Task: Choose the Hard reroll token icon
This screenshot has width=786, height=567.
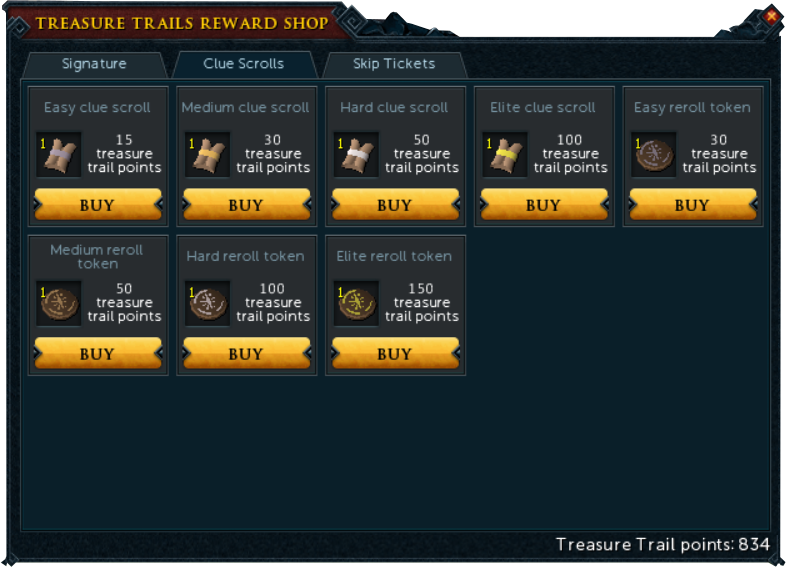Action: 208,304
